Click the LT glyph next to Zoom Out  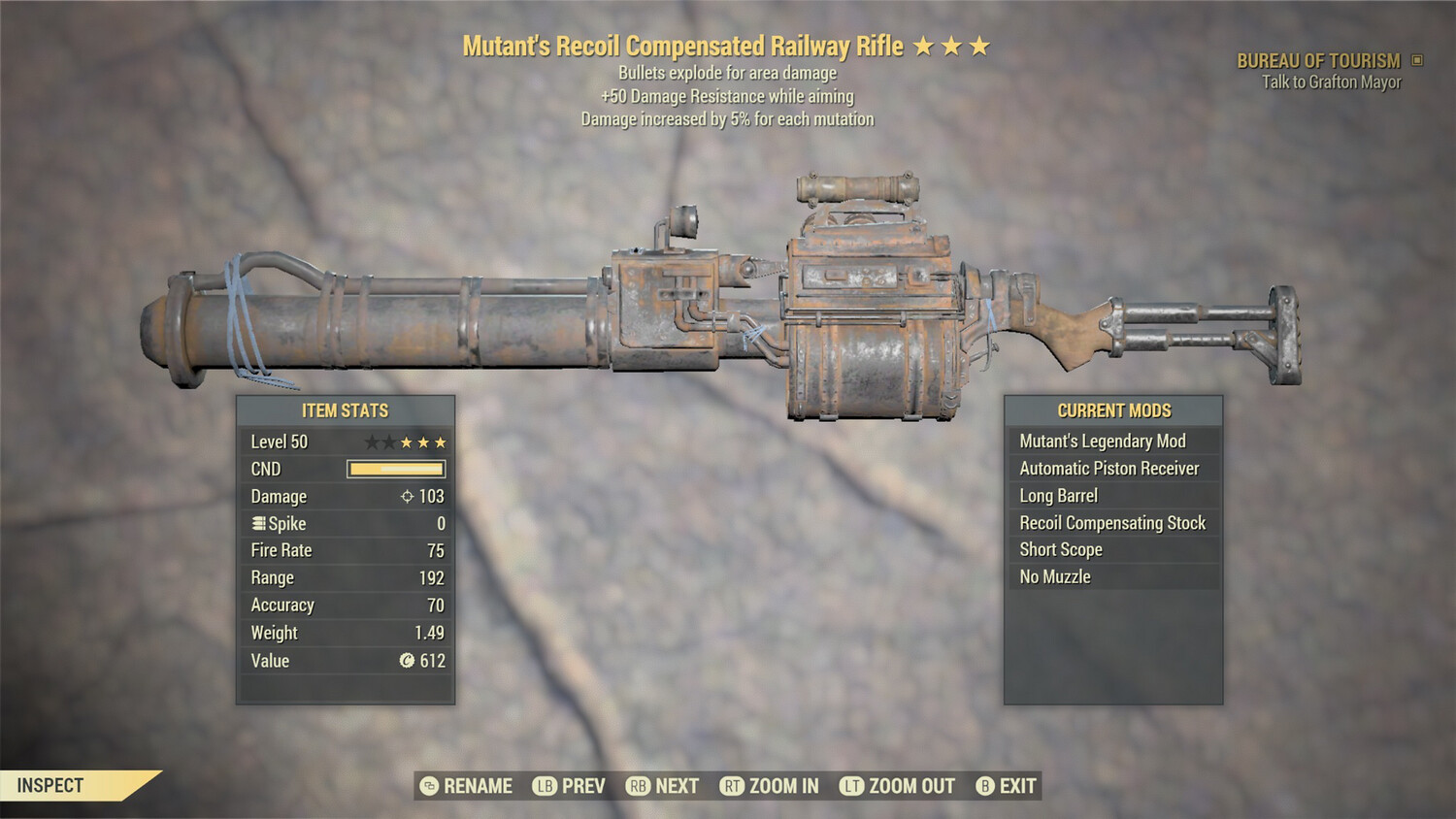pos(849,786)
